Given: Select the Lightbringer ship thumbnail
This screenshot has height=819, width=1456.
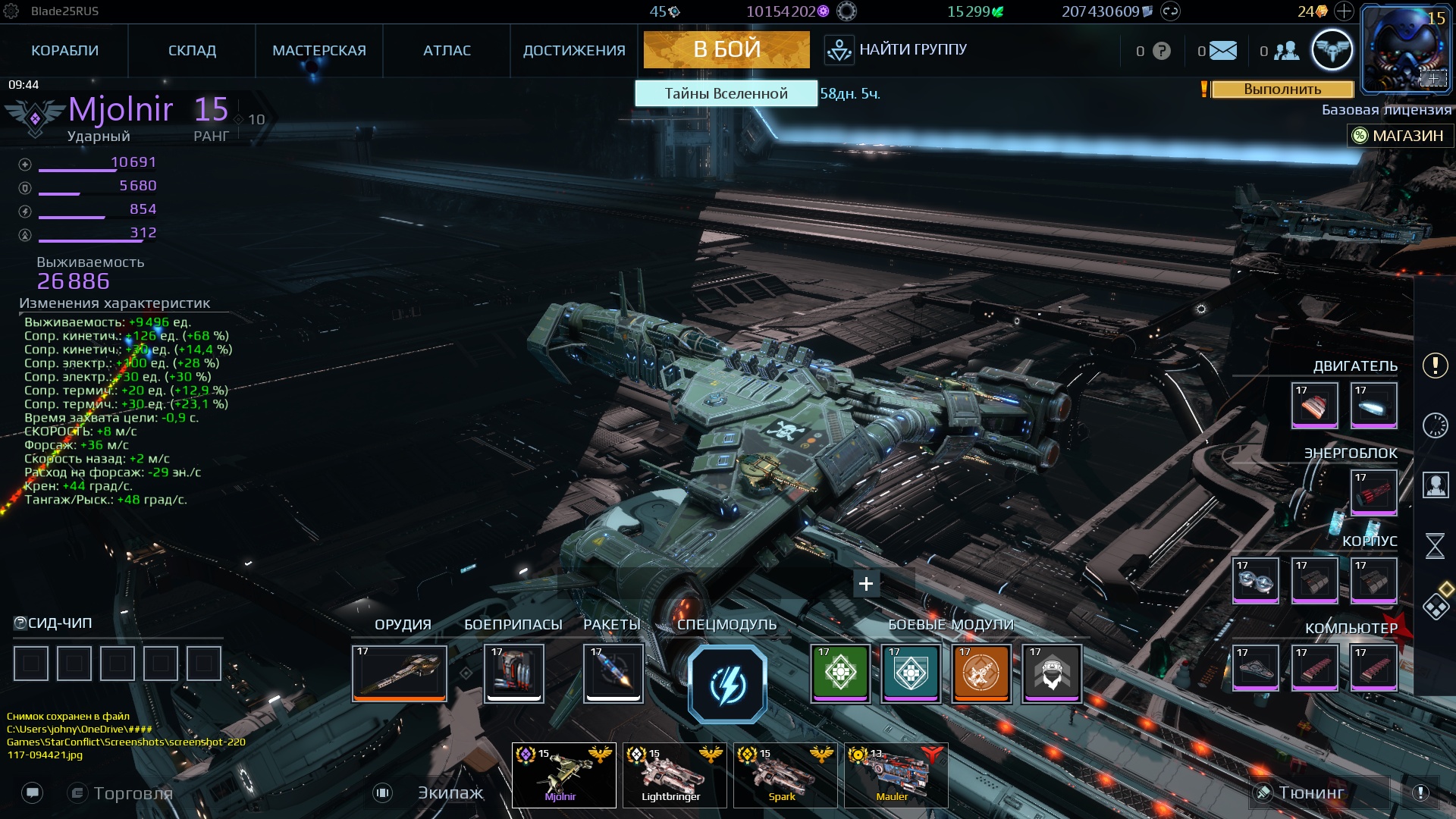Looking at the screenshot, I should [673, 773].
